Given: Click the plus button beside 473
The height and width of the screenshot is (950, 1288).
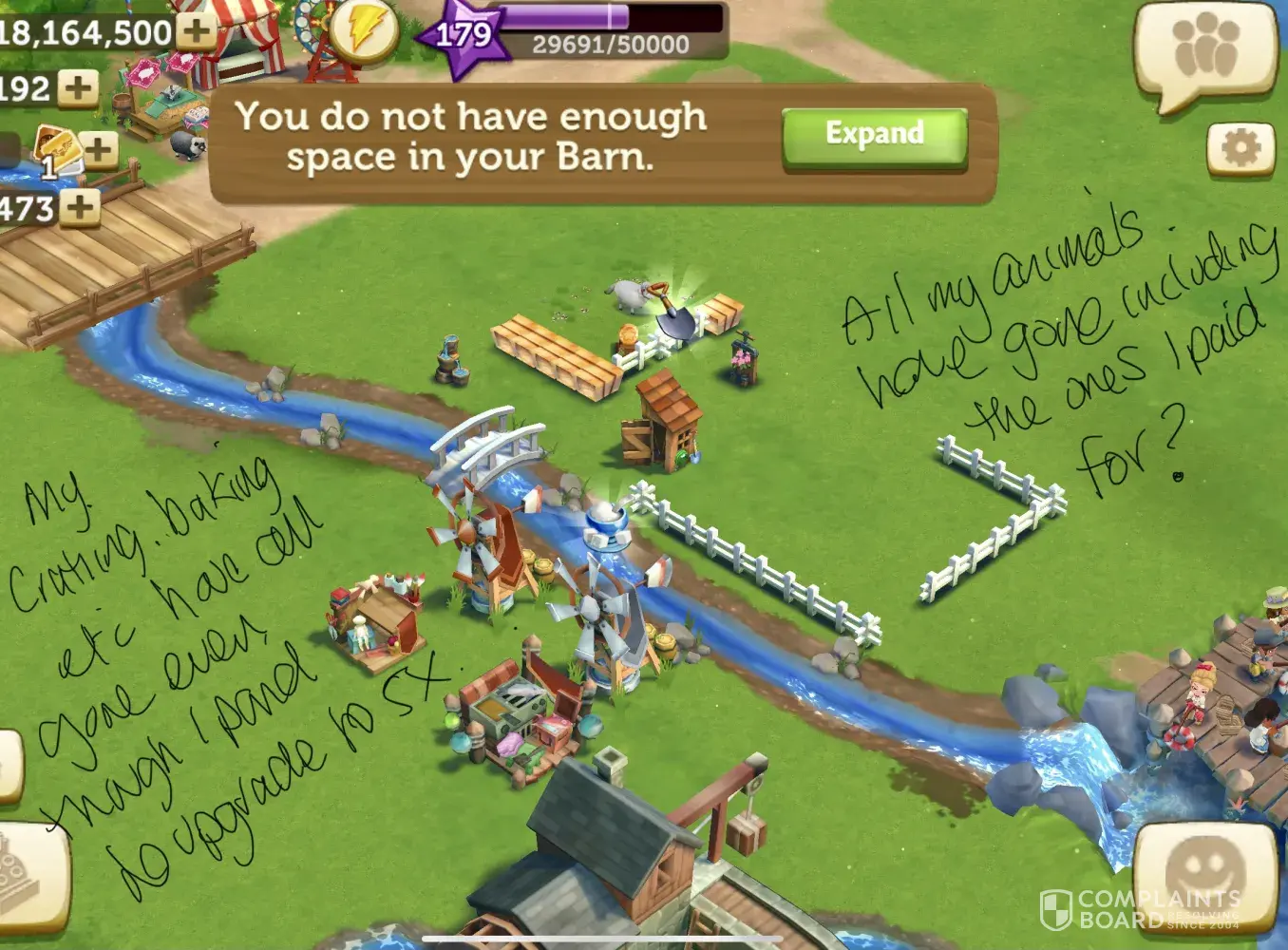Looking at the screenshot, I should 81,206.
